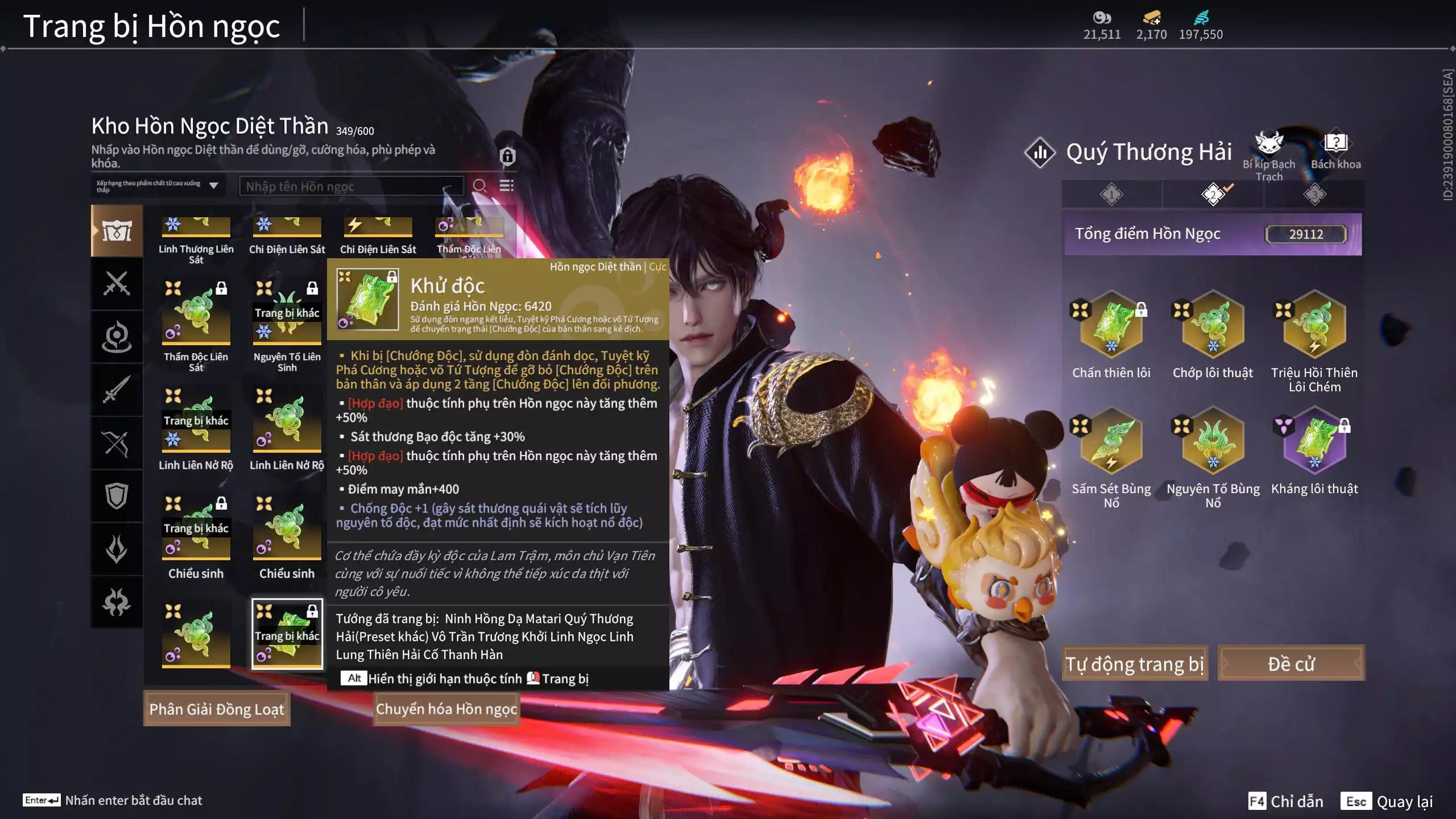Image resolution: width=1456 pixels, height=819 pixels.
Task: Select the Chớp lôi thuật equipped jade
Action: (x=1213, y=325)
